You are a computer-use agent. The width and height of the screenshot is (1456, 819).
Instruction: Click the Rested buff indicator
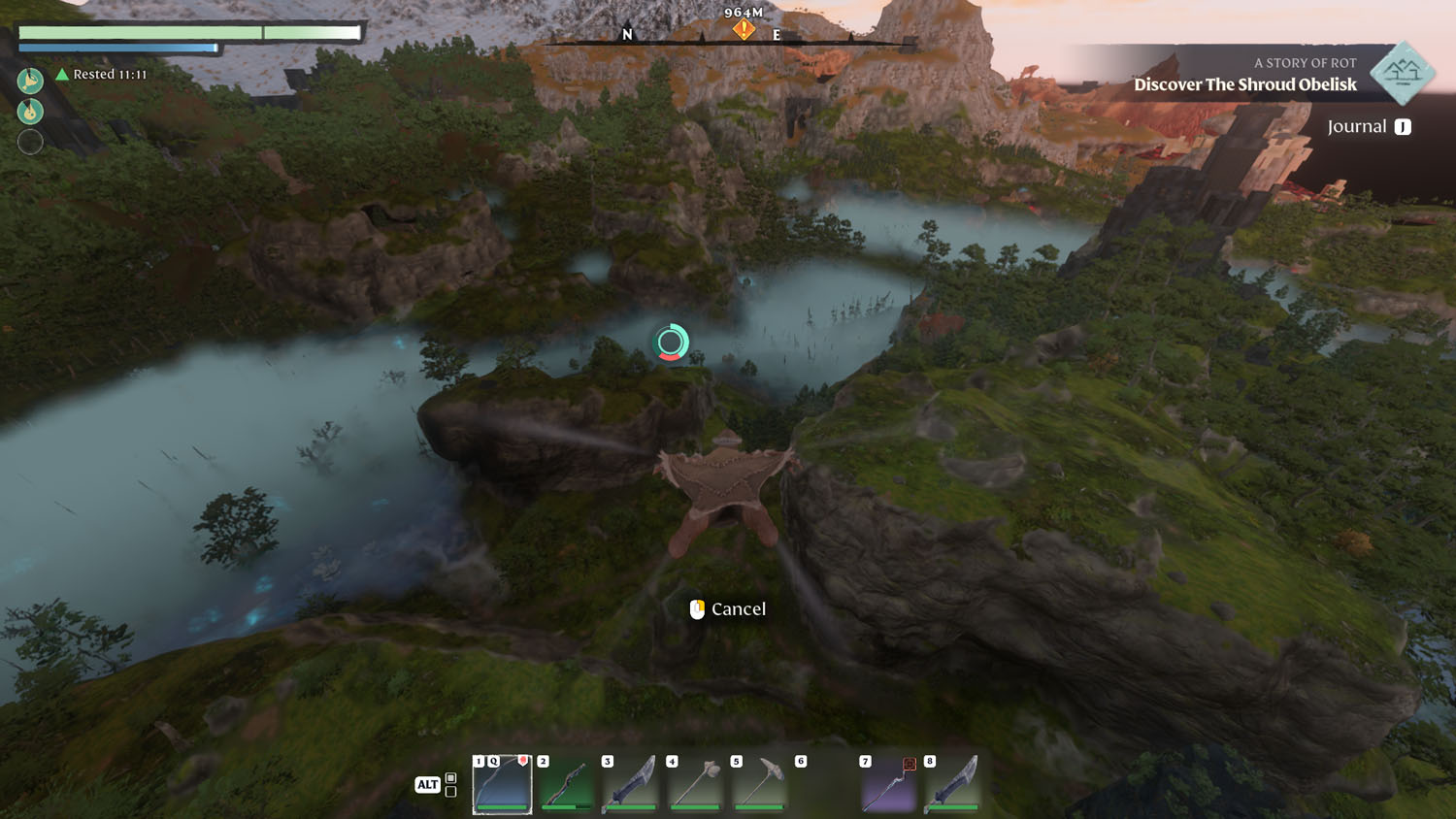(x=102, y=75)
